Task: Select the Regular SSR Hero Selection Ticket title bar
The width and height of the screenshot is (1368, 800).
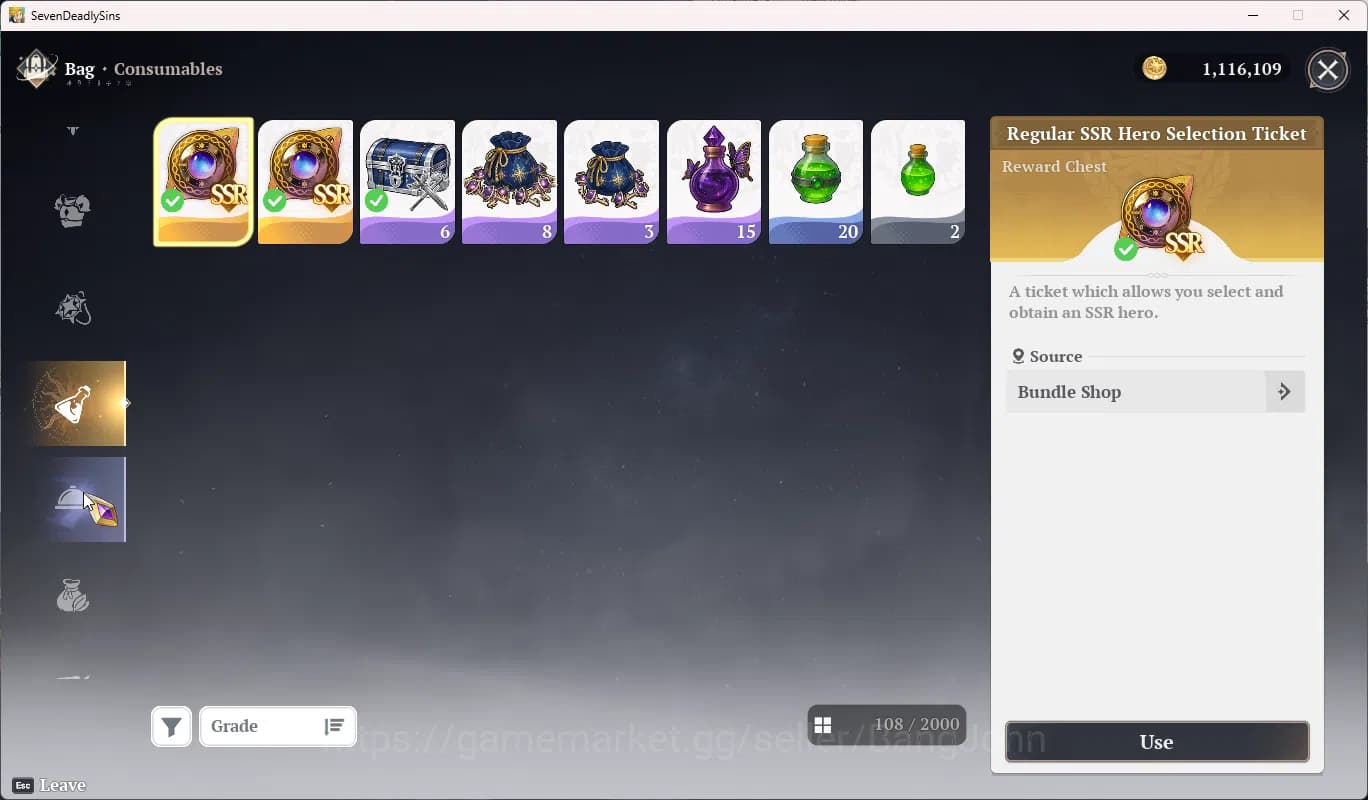Action: click(x=1156, y=133)
